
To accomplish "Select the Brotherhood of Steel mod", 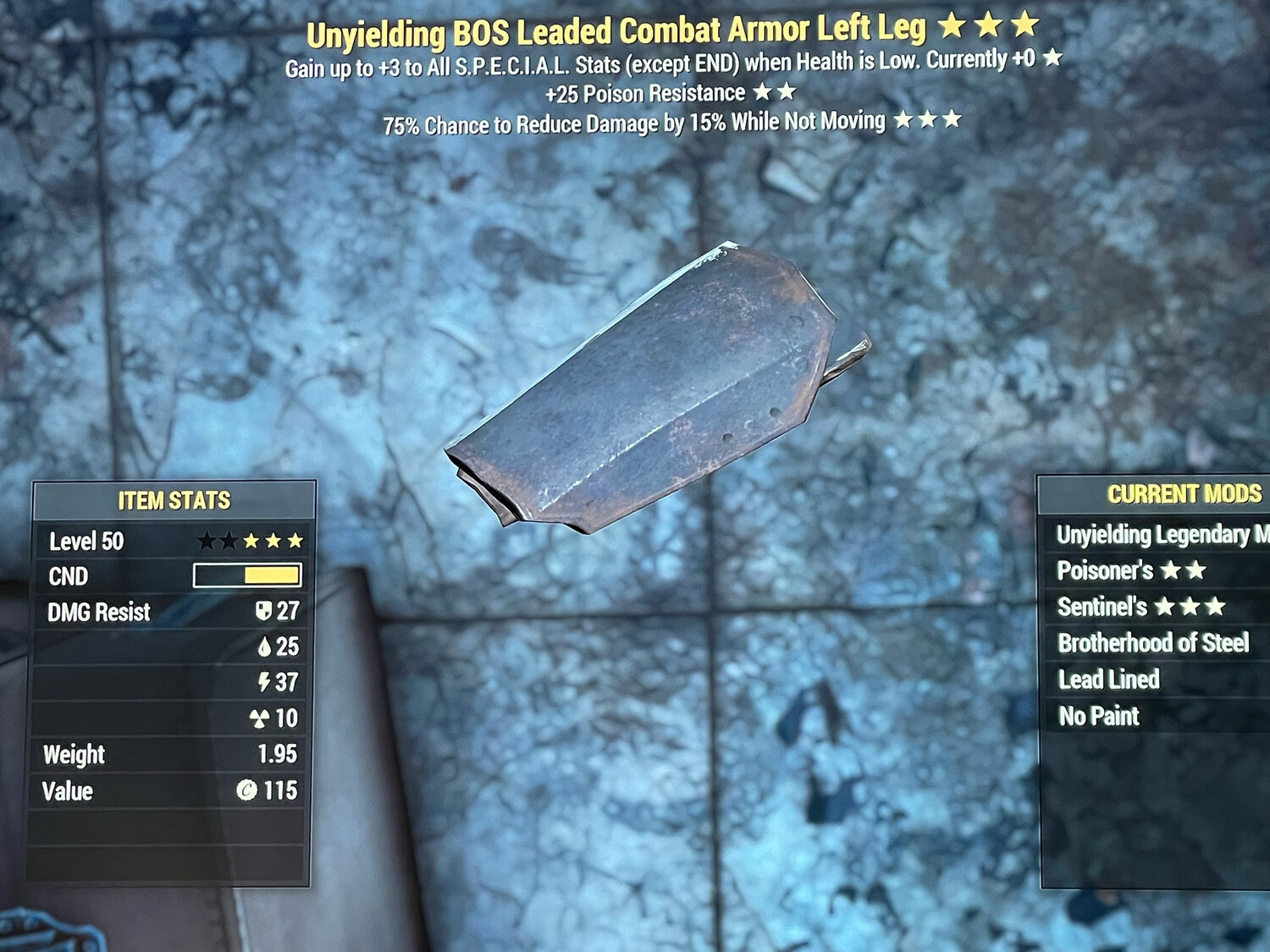I will click(x=1153, y=644).
